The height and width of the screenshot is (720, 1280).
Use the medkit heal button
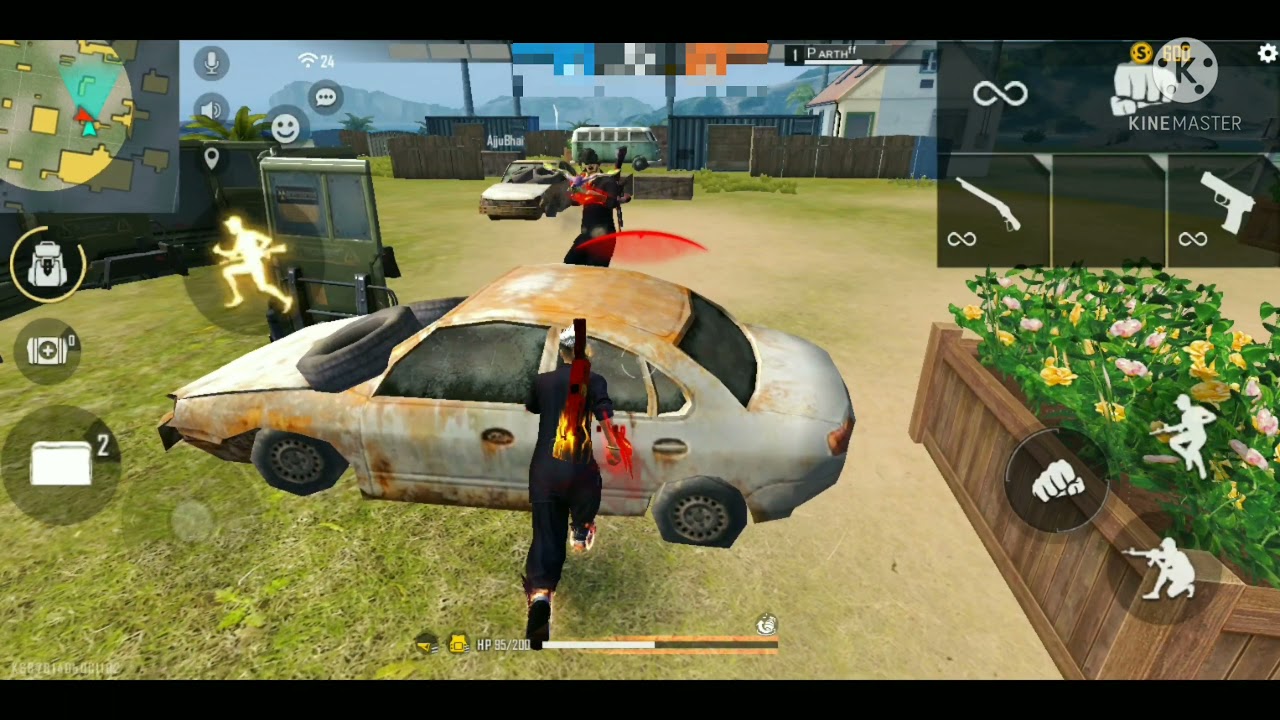click(47, 350)
